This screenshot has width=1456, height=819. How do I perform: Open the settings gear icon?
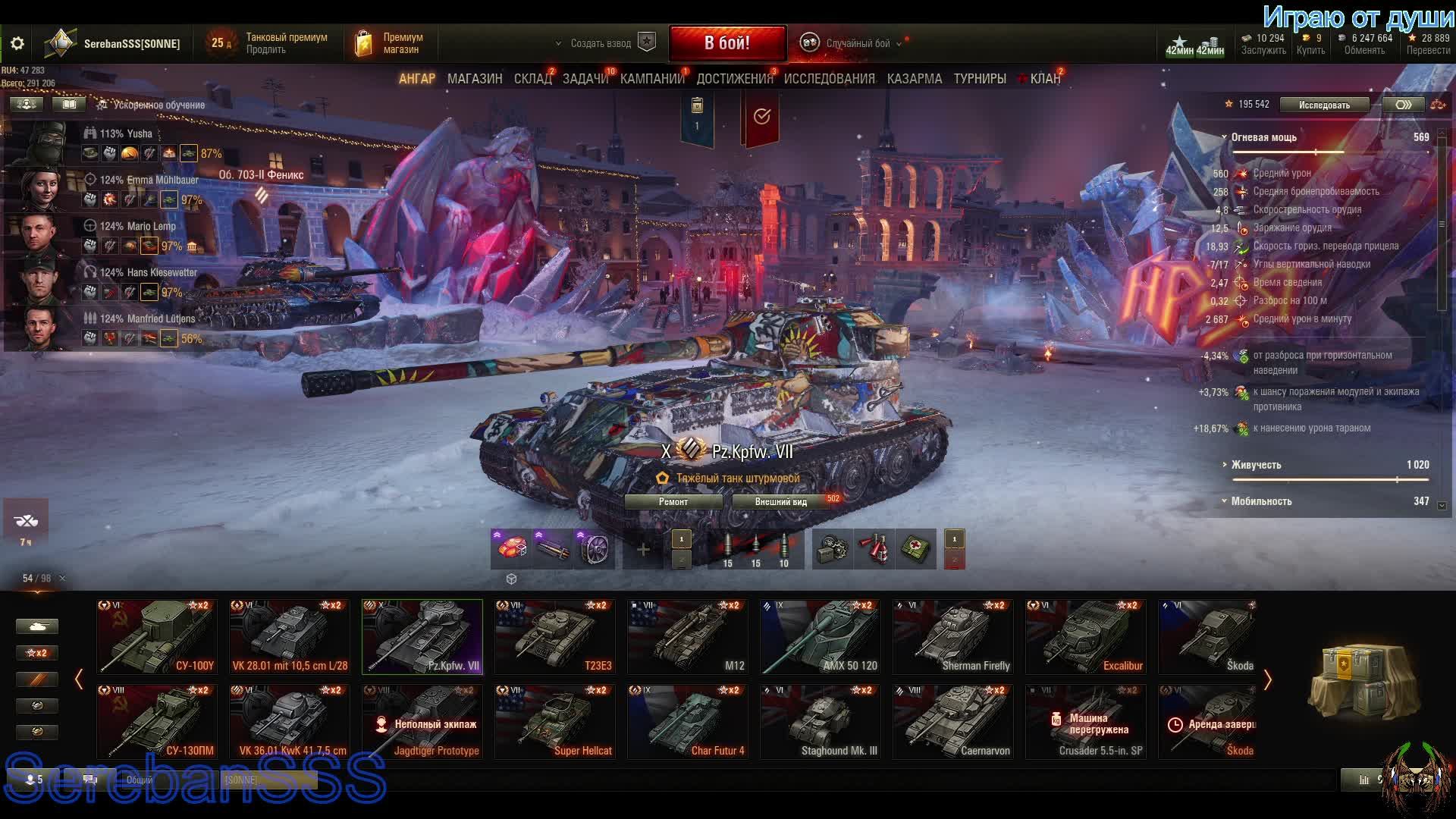click(17, 44)
